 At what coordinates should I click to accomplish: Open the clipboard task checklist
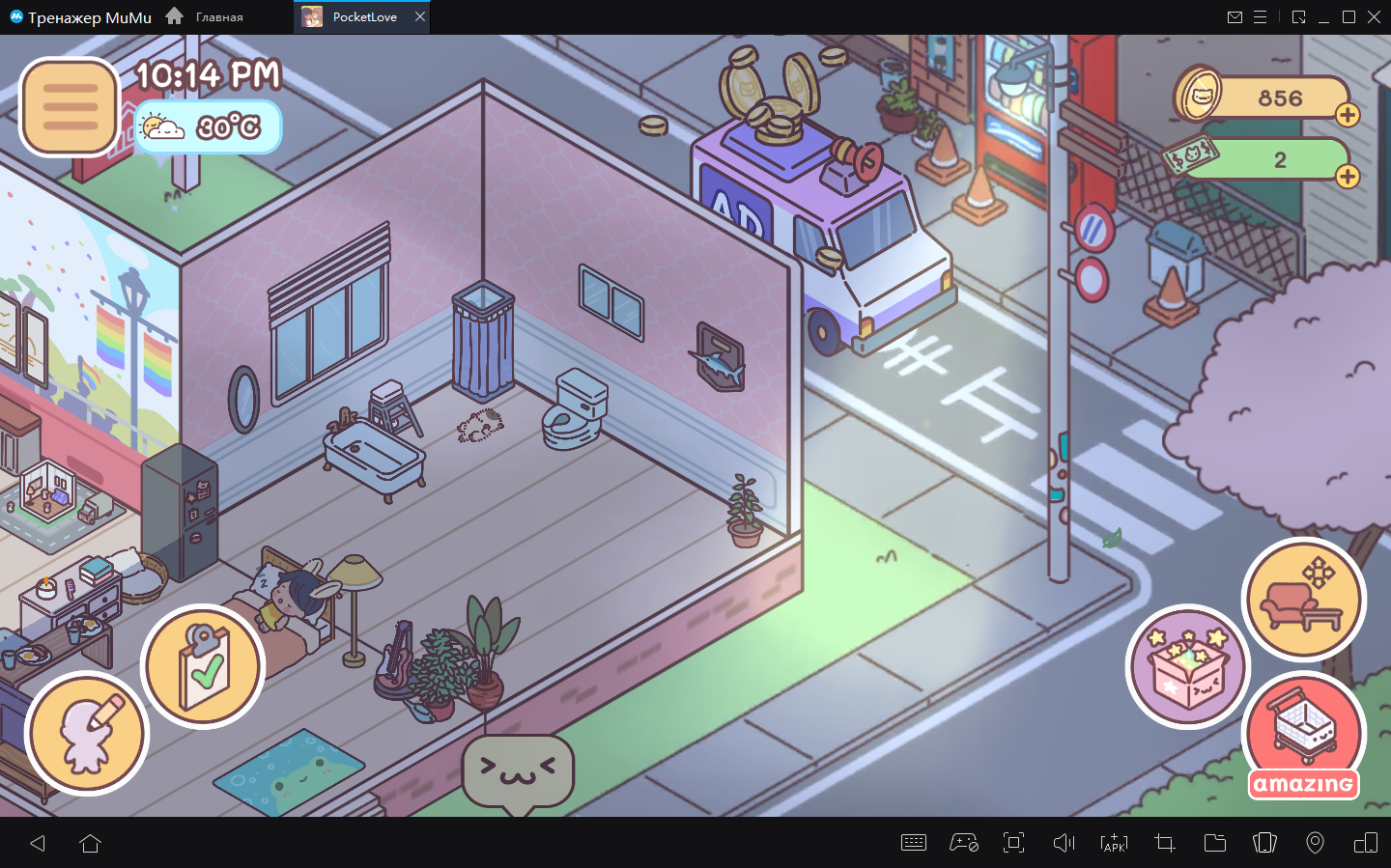tap(203, 665)
